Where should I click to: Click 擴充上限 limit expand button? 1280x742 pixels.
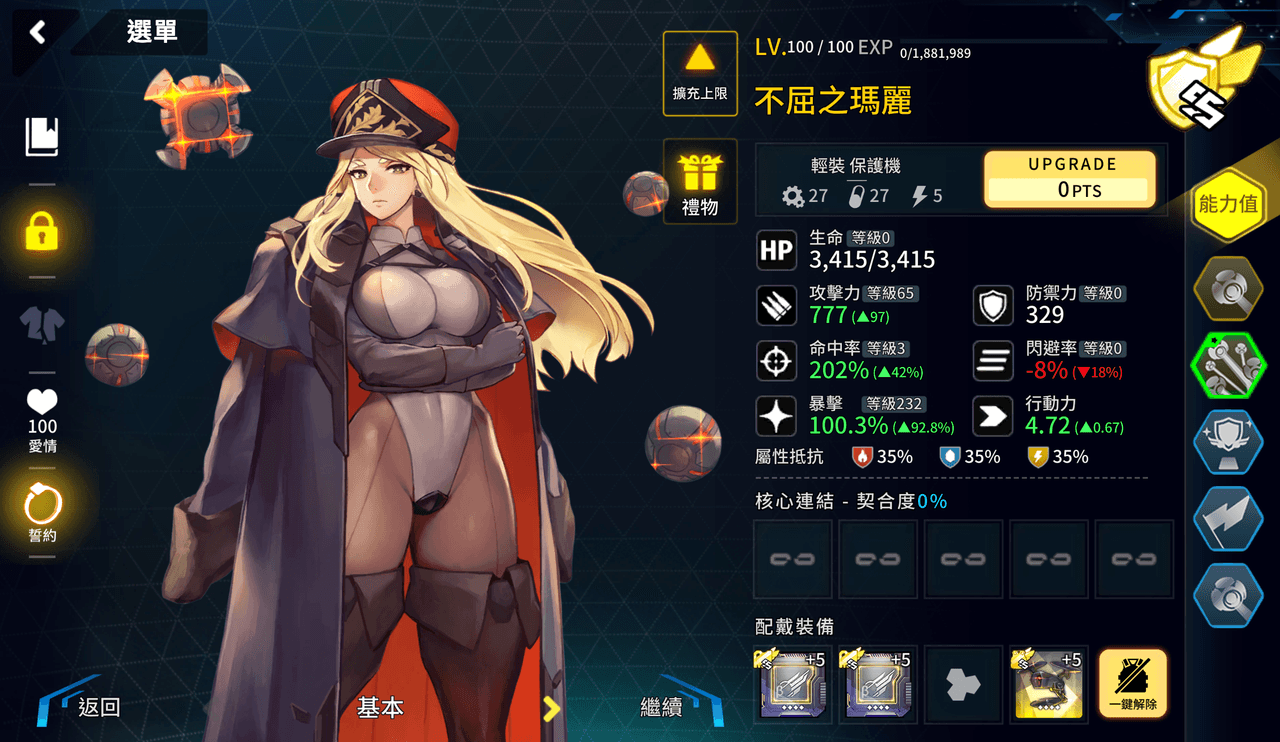[x=700, y=73]
